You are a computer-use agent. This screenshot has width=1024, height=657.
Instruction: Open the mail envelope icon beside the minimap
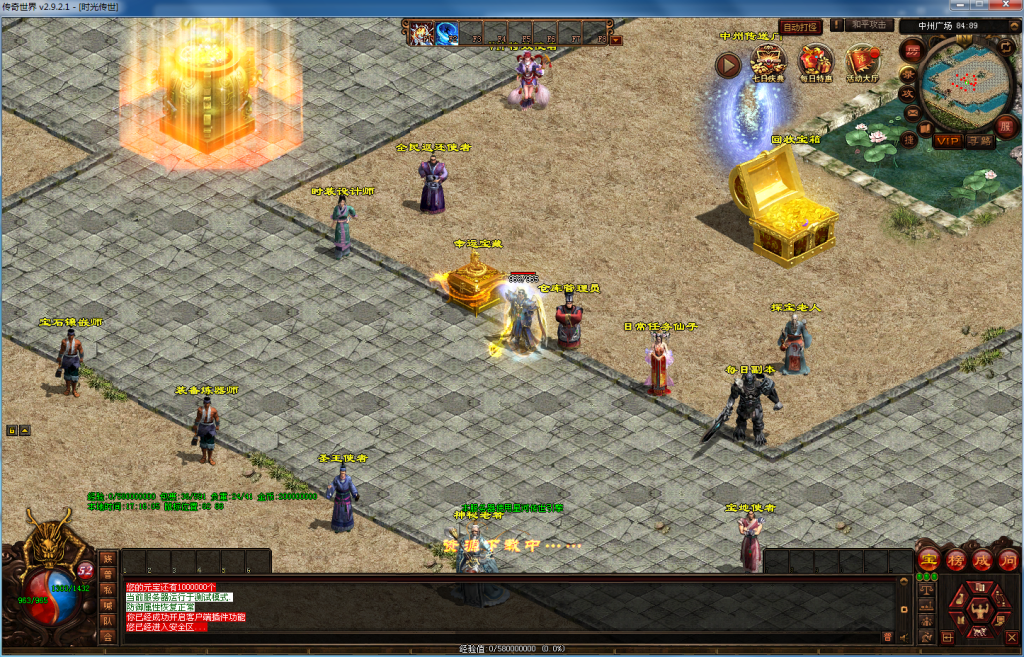[x=912, y=114]
